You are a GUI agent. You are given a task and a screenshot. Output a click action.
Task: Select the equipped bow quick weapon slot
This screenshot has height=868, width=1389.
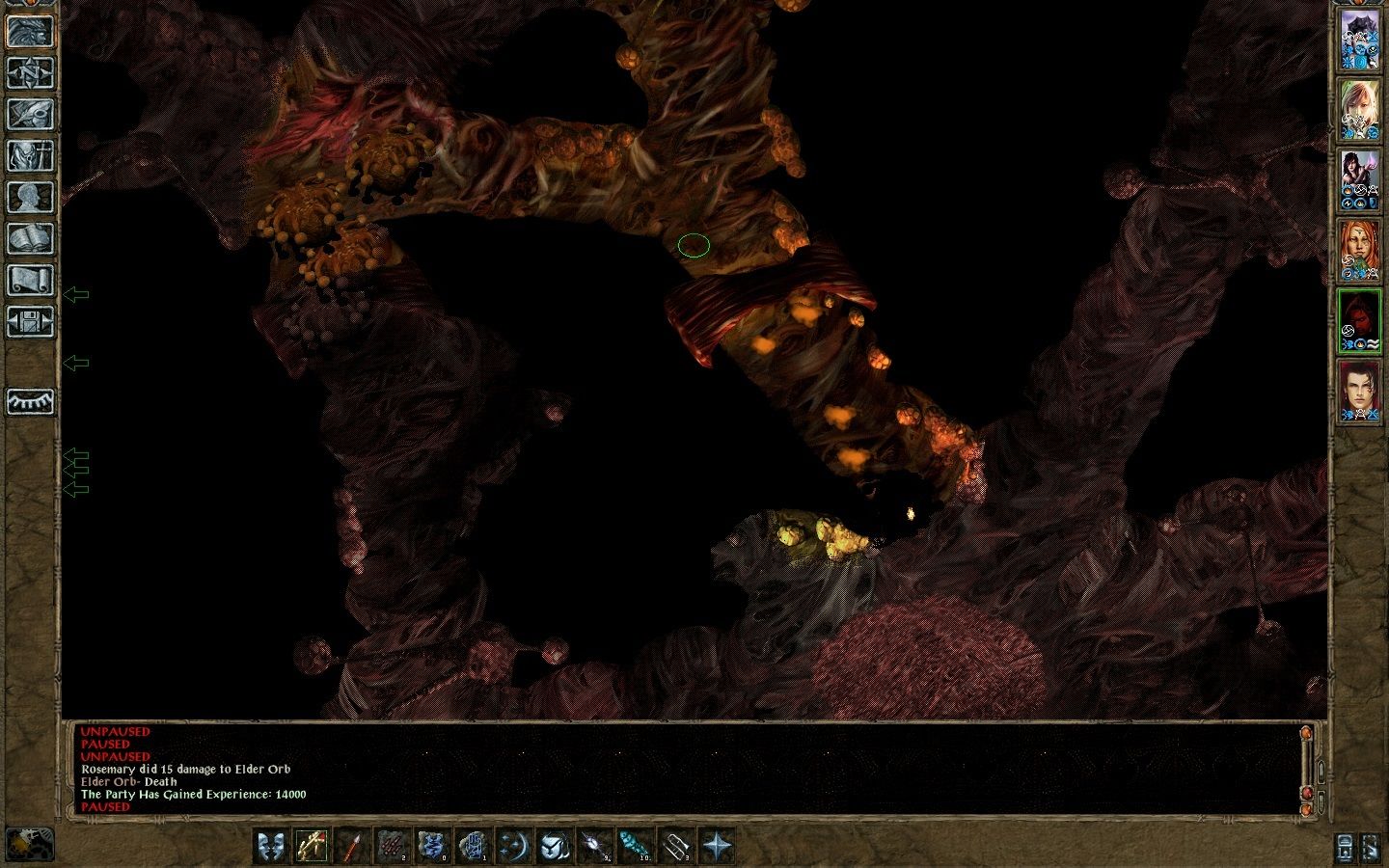pos(311,847)
